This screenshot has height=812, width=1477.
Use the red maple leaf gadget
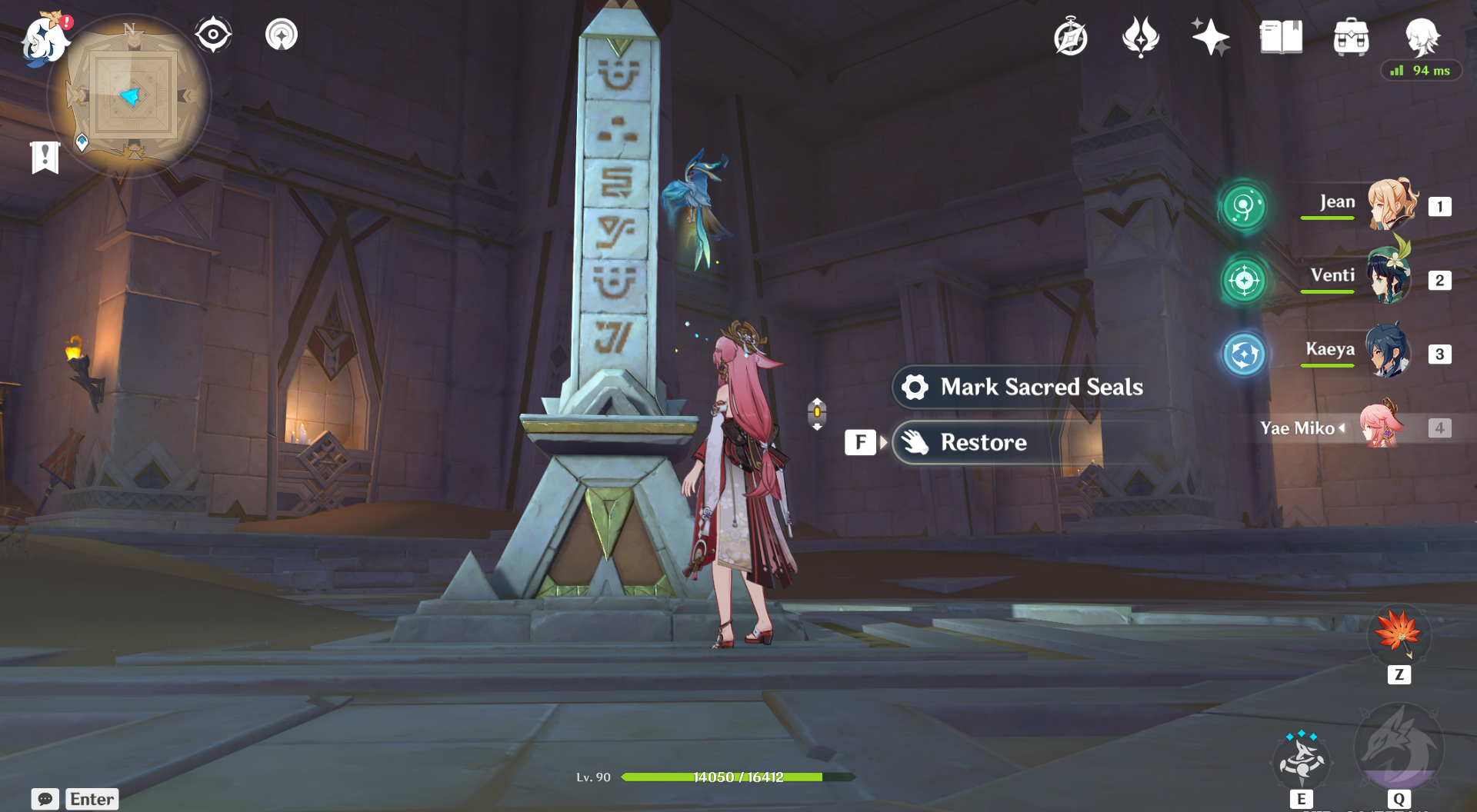point(1399,634)
